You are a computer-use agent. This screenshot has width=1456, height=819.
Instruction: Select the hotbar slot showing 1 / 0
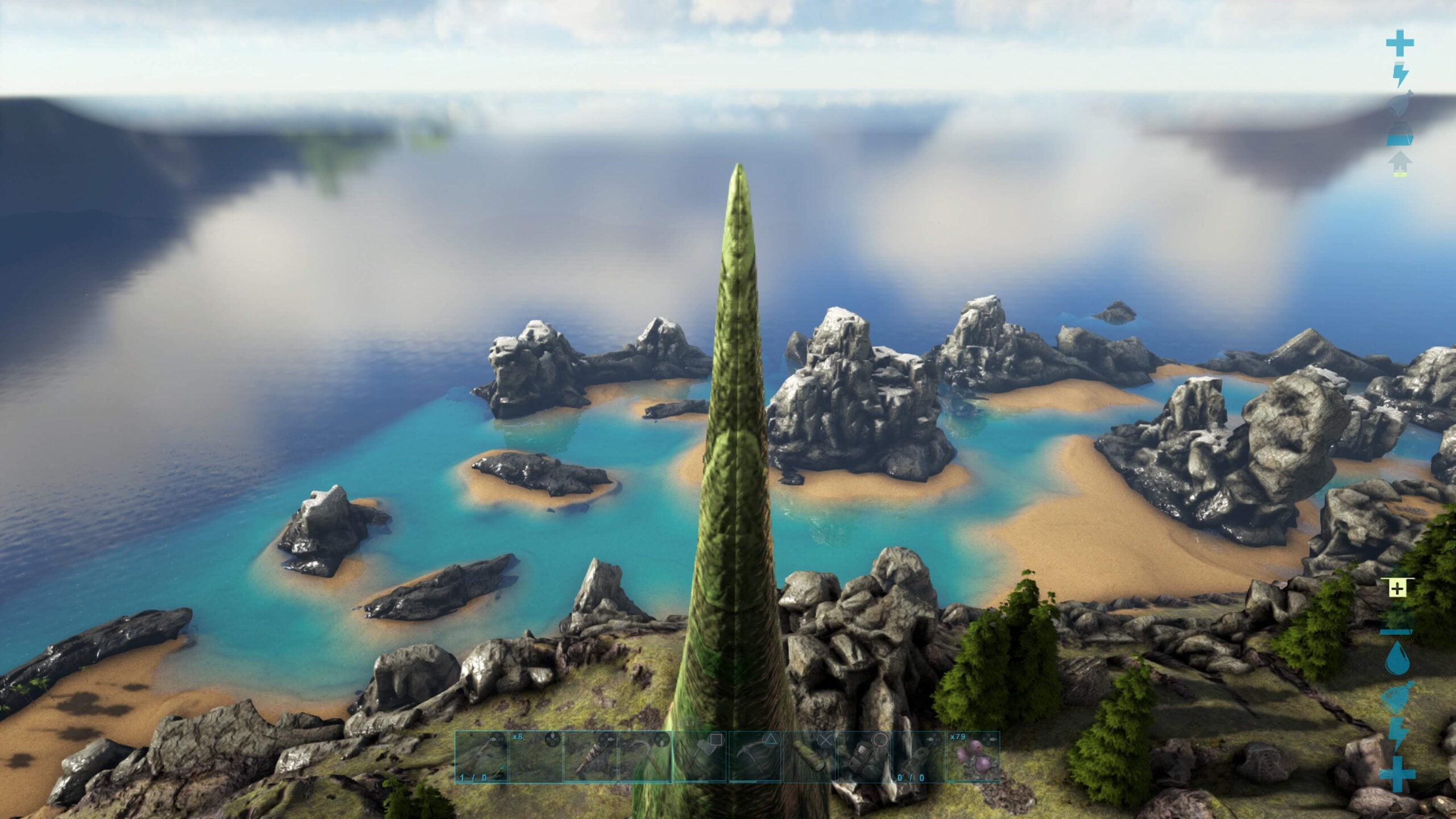pyautogui.click(x=481, y=757)
